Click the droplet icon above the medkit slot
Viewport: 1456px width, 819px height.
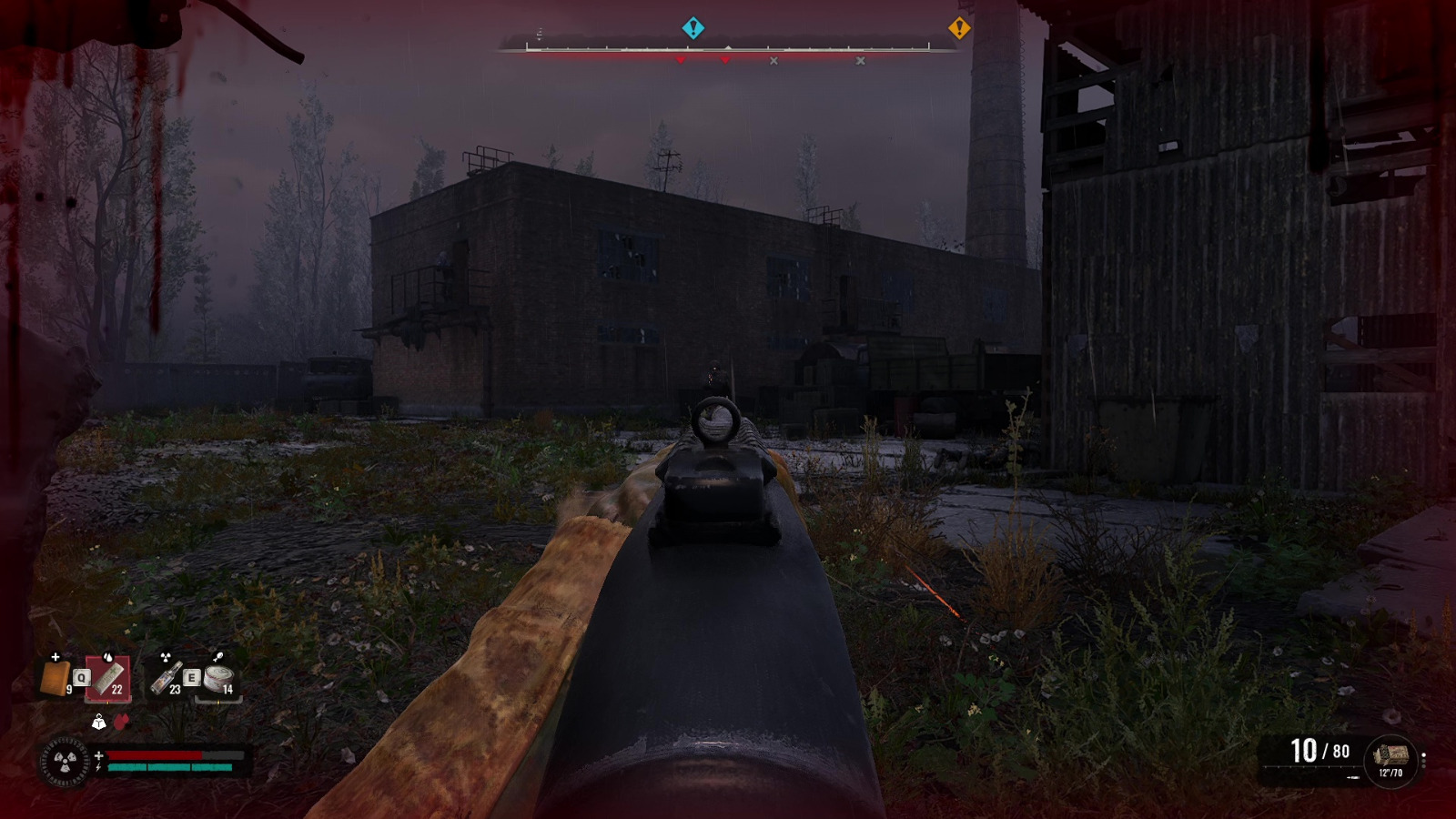(107, 657)
